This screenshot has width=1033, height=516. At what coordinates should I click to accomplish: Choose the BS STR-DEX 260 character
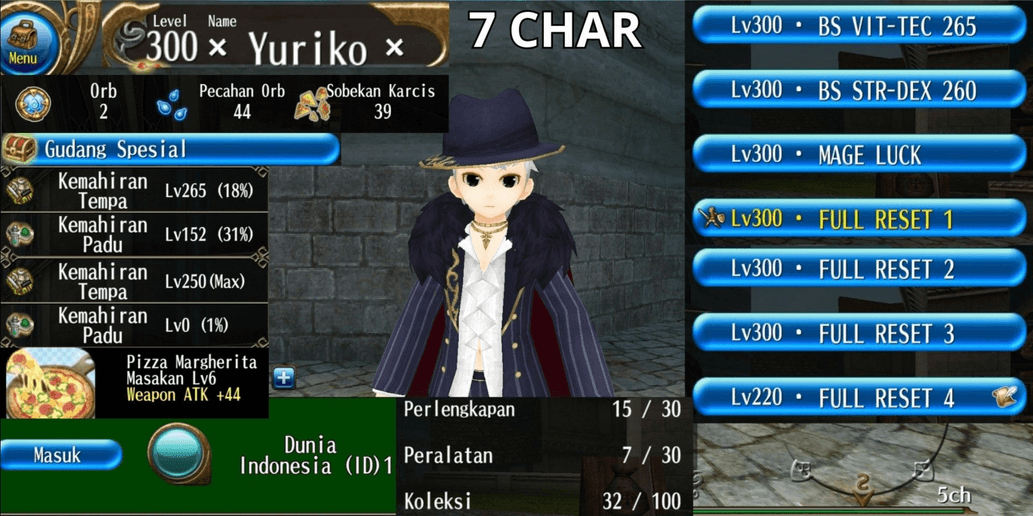[x=858, y=91]
